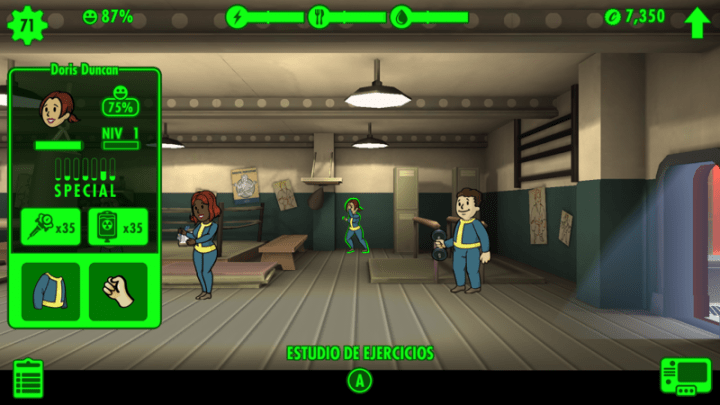This screenshot has height=405, width=720.
Task: Open the vault gear dweller list
Action: point(26,19)
